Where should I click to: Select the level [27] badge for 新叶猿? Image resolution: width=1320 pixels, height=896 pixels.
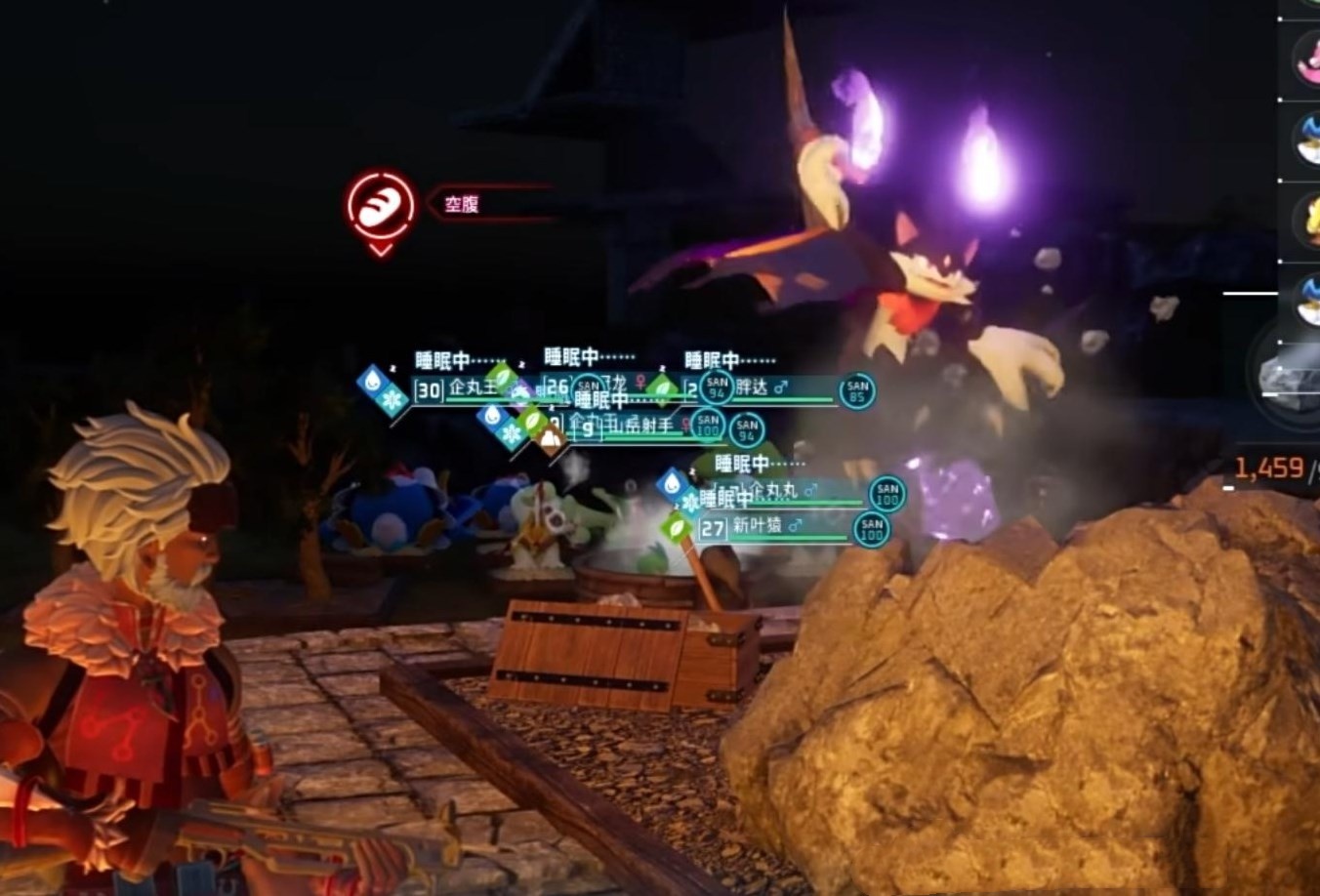coord(713,526)
